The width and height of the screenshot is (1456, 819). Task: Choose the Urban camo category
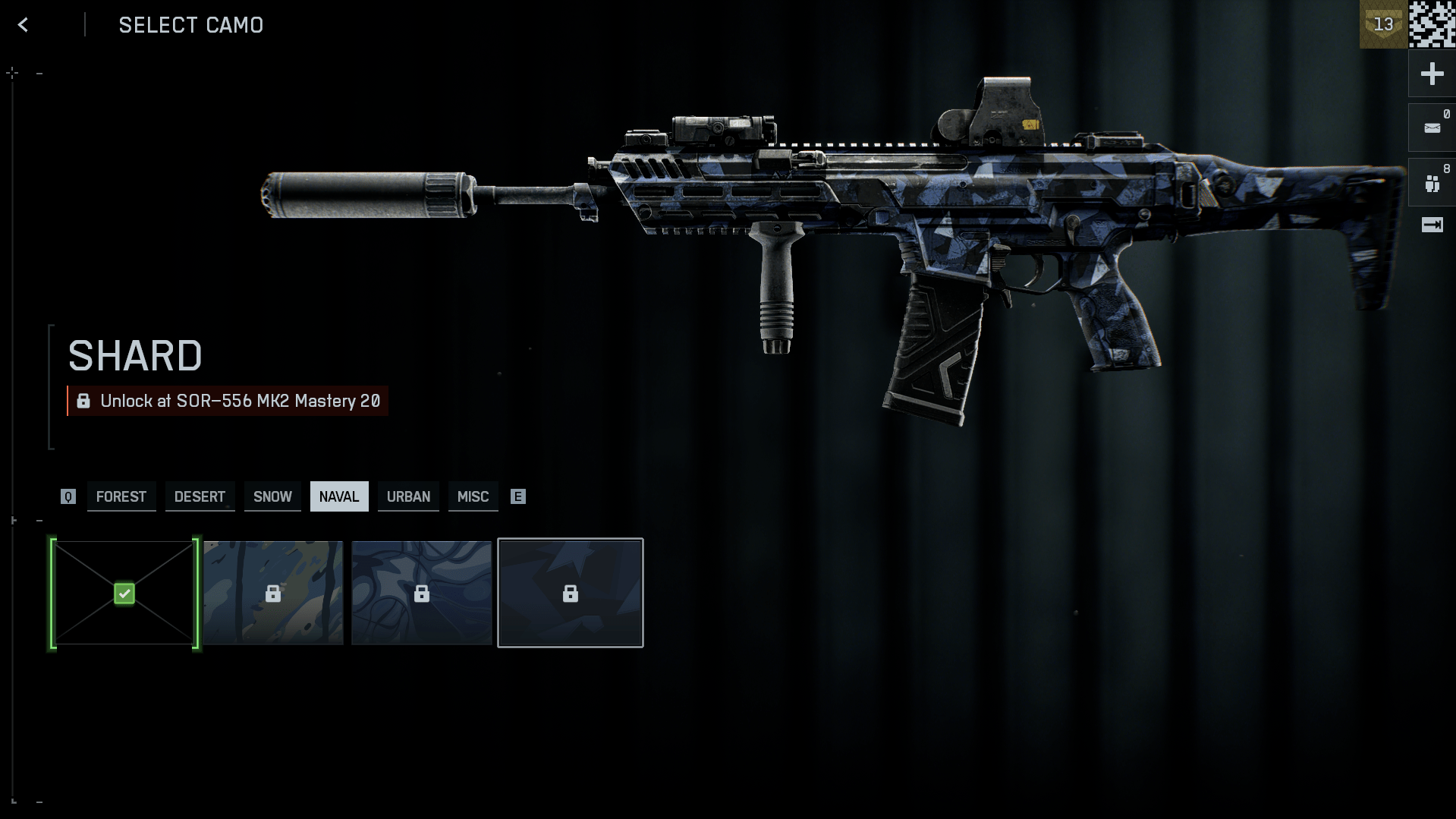tap(408, 496)
